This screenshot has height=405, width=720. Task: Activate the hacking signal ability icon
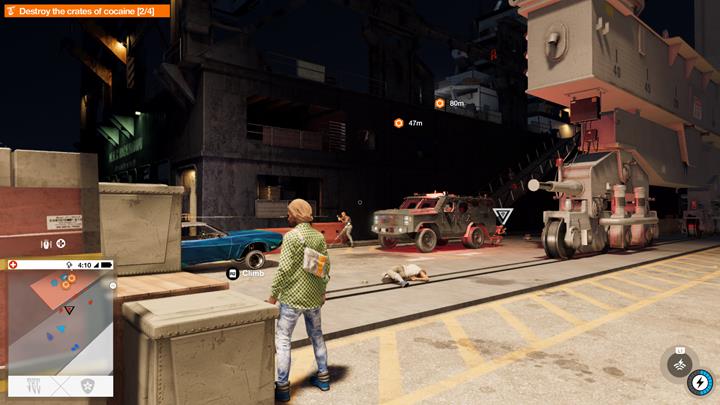tap(680, 359)
